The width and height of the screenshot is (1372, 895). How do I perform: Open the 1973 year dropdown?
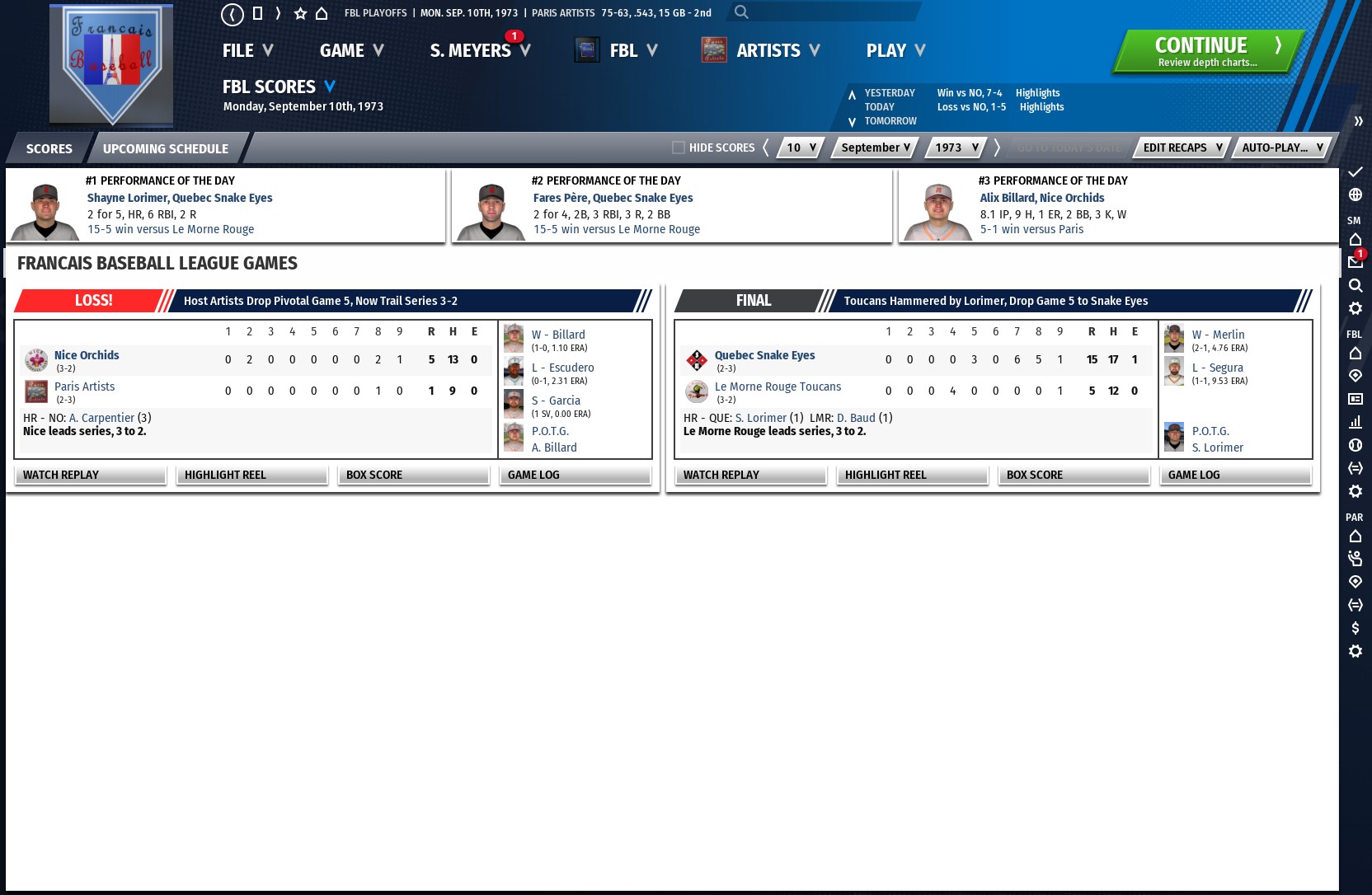[956, 148]
